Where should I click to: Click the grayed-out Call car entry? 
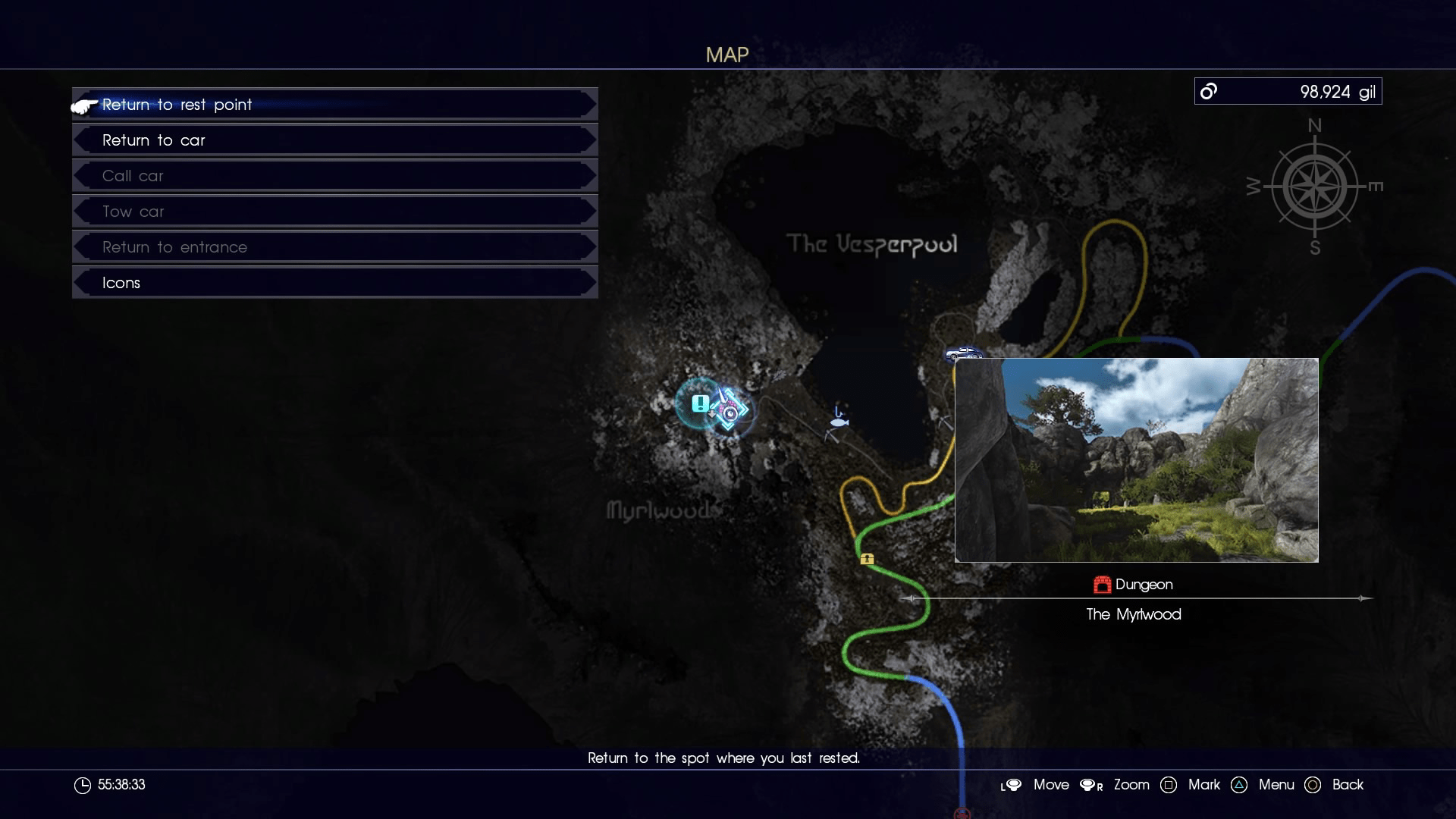[x=334, y=175]
